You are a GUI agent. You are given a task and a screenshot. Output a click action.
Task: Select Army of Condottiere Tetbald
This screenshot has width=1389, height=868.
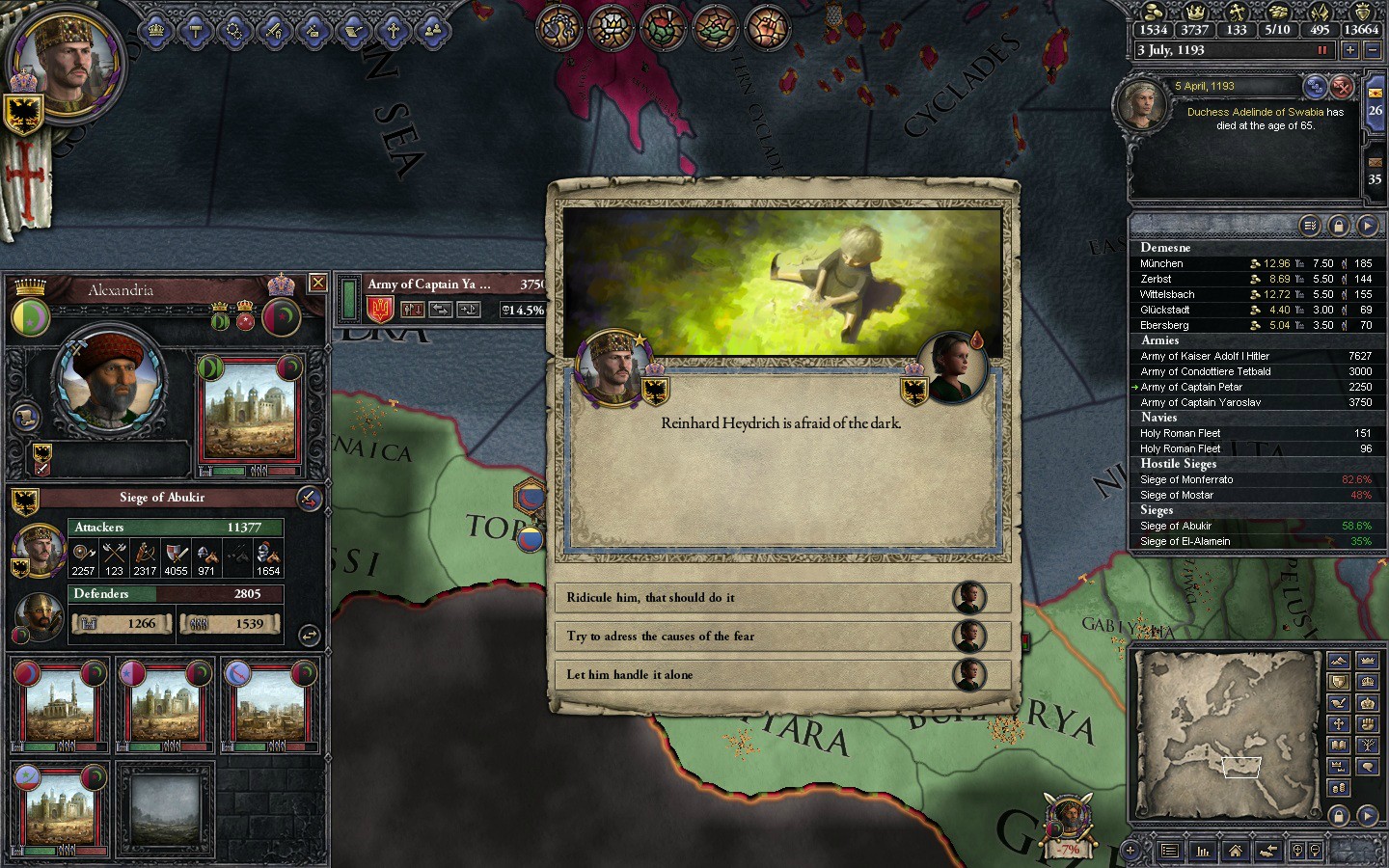point(1206,371)
